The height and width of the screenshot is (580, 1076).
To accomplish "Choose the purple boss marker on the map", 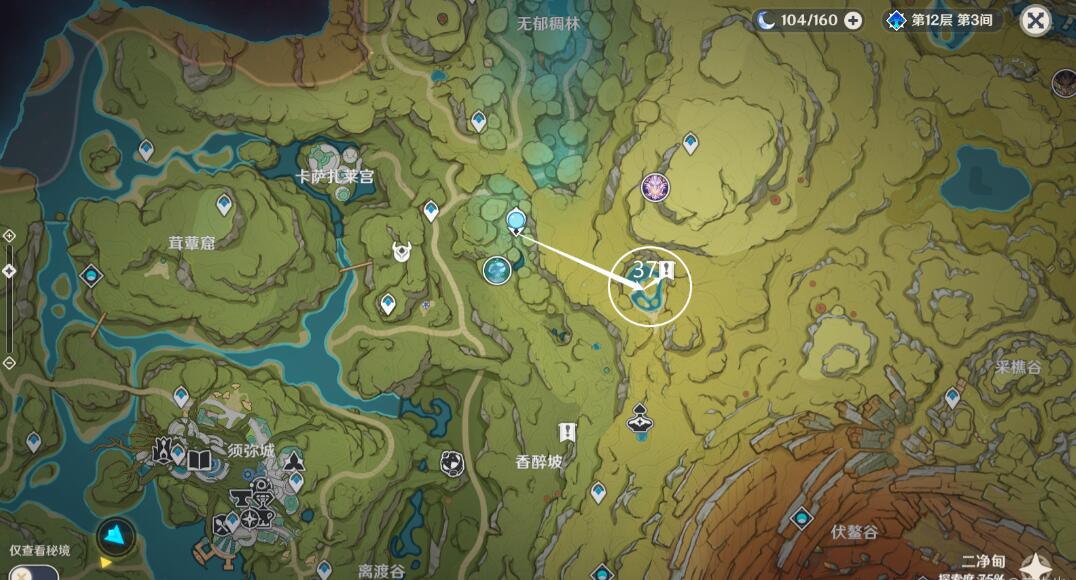I will [x=655, y=186].
